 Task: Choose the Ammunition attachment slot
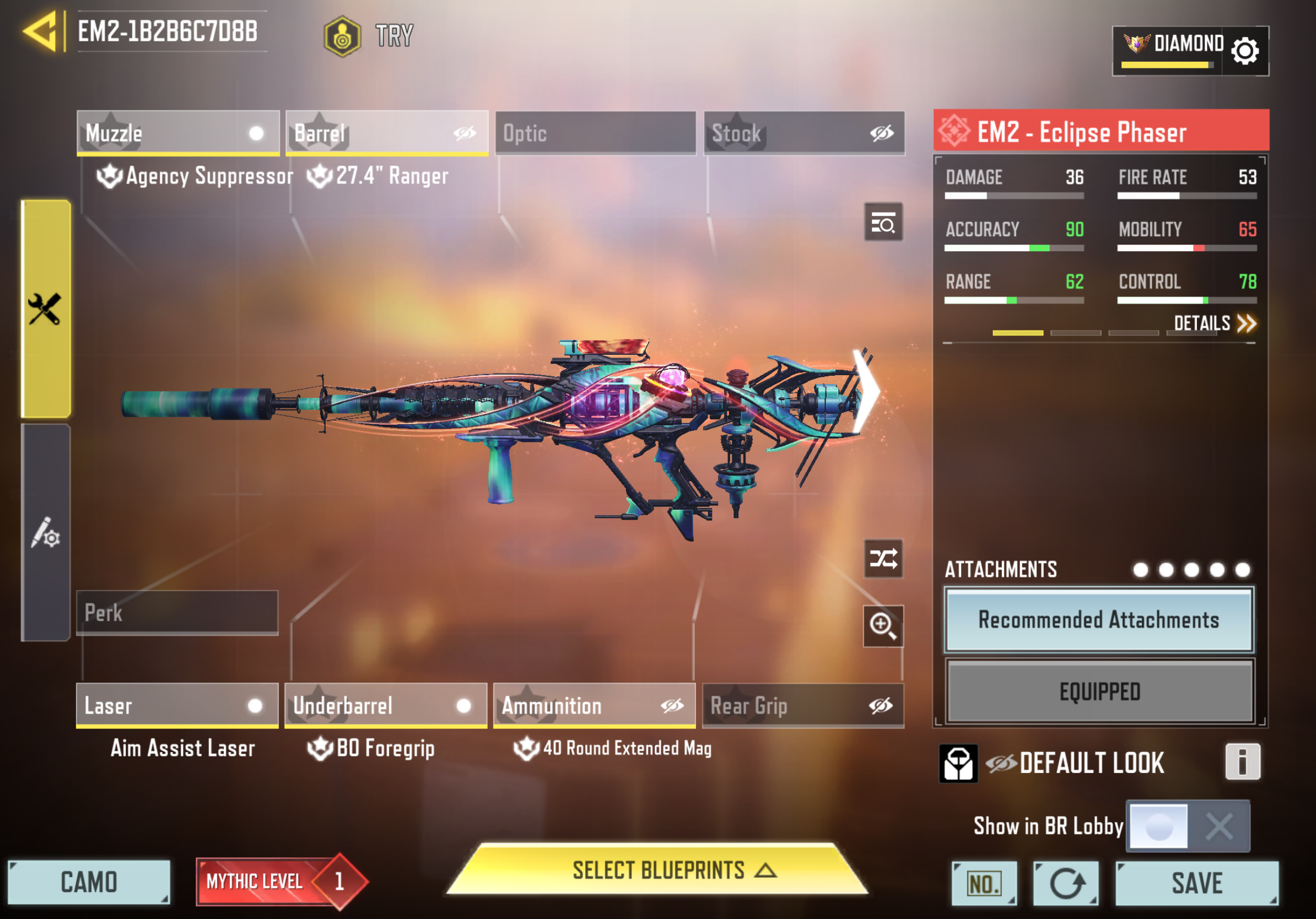click(x=595, y=705)
